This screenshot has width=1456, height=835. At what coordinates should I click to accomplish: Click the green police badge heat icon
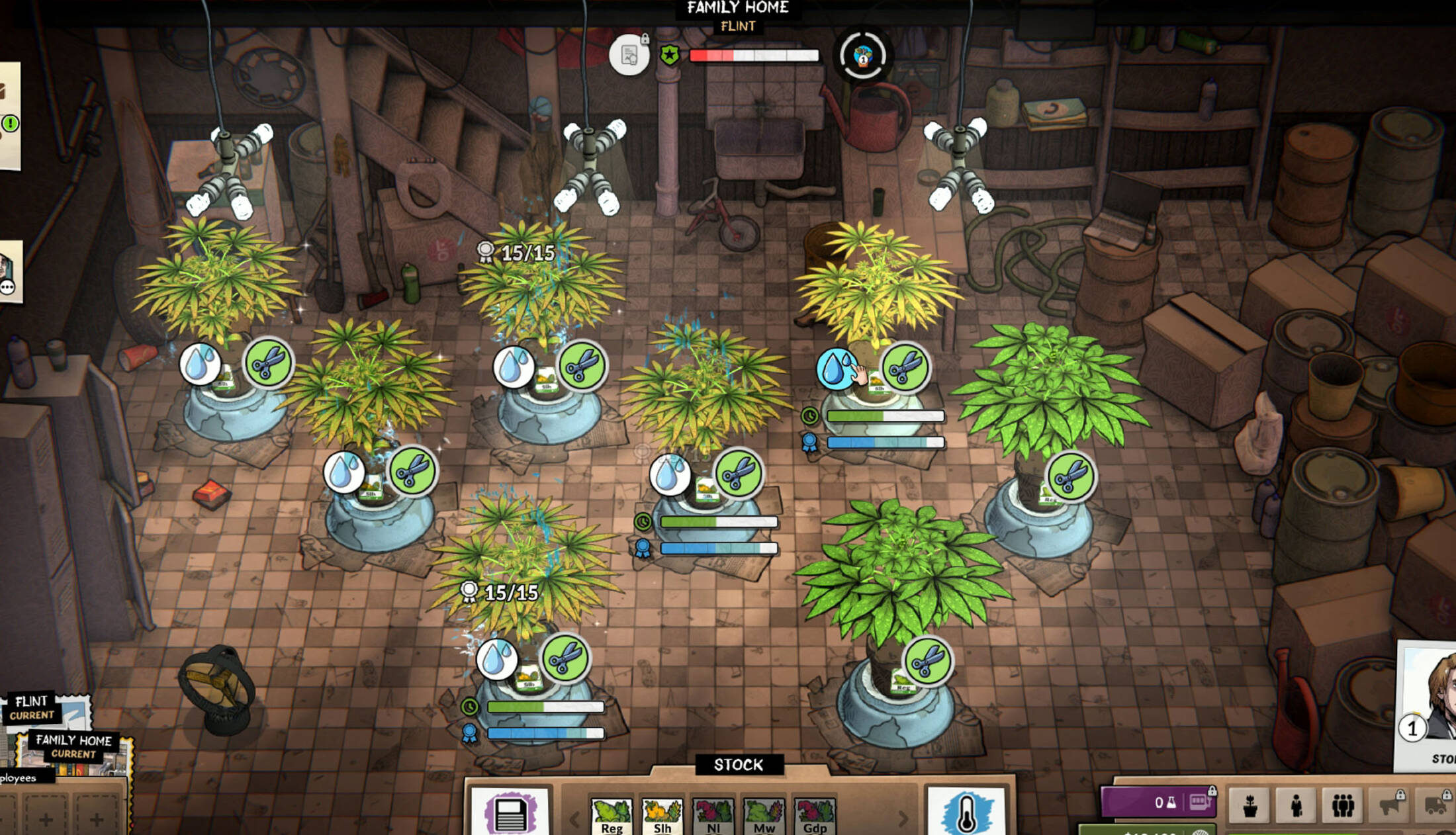coord(669,55)
